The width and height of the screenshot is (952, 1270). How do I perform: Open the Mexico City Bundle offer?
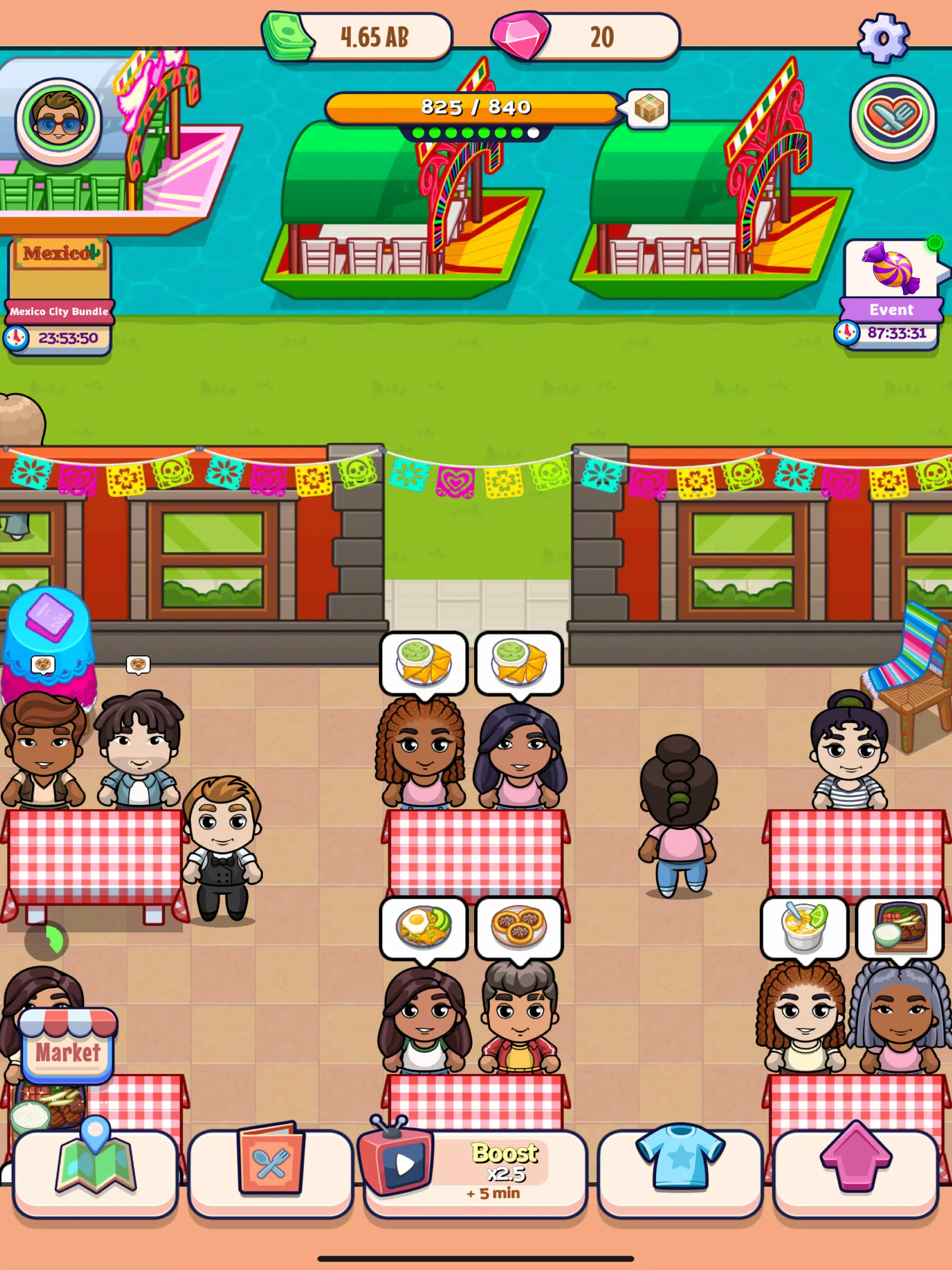tap(59, 270)
